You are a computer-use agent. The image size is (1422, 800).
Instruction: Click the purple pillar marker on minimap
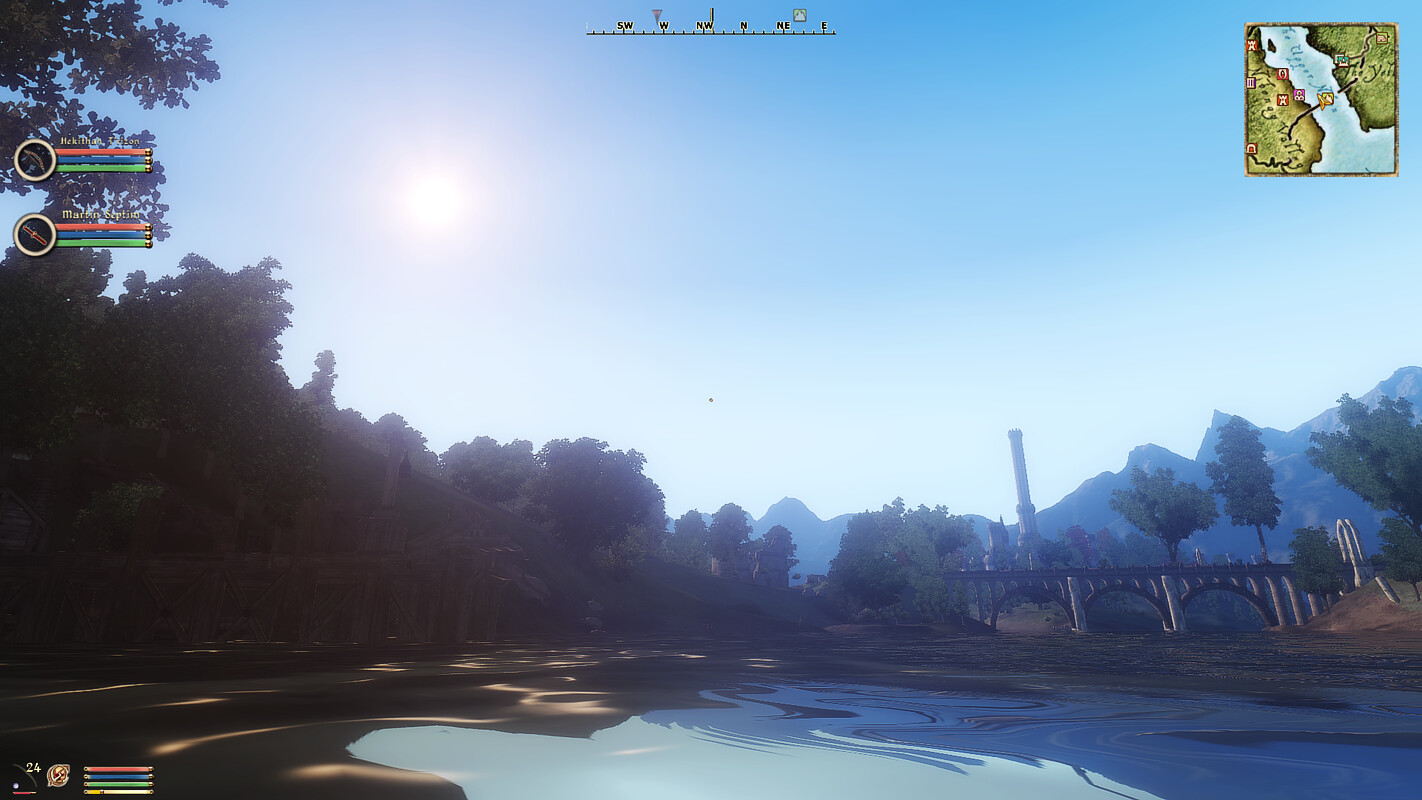coord(1251,83)
